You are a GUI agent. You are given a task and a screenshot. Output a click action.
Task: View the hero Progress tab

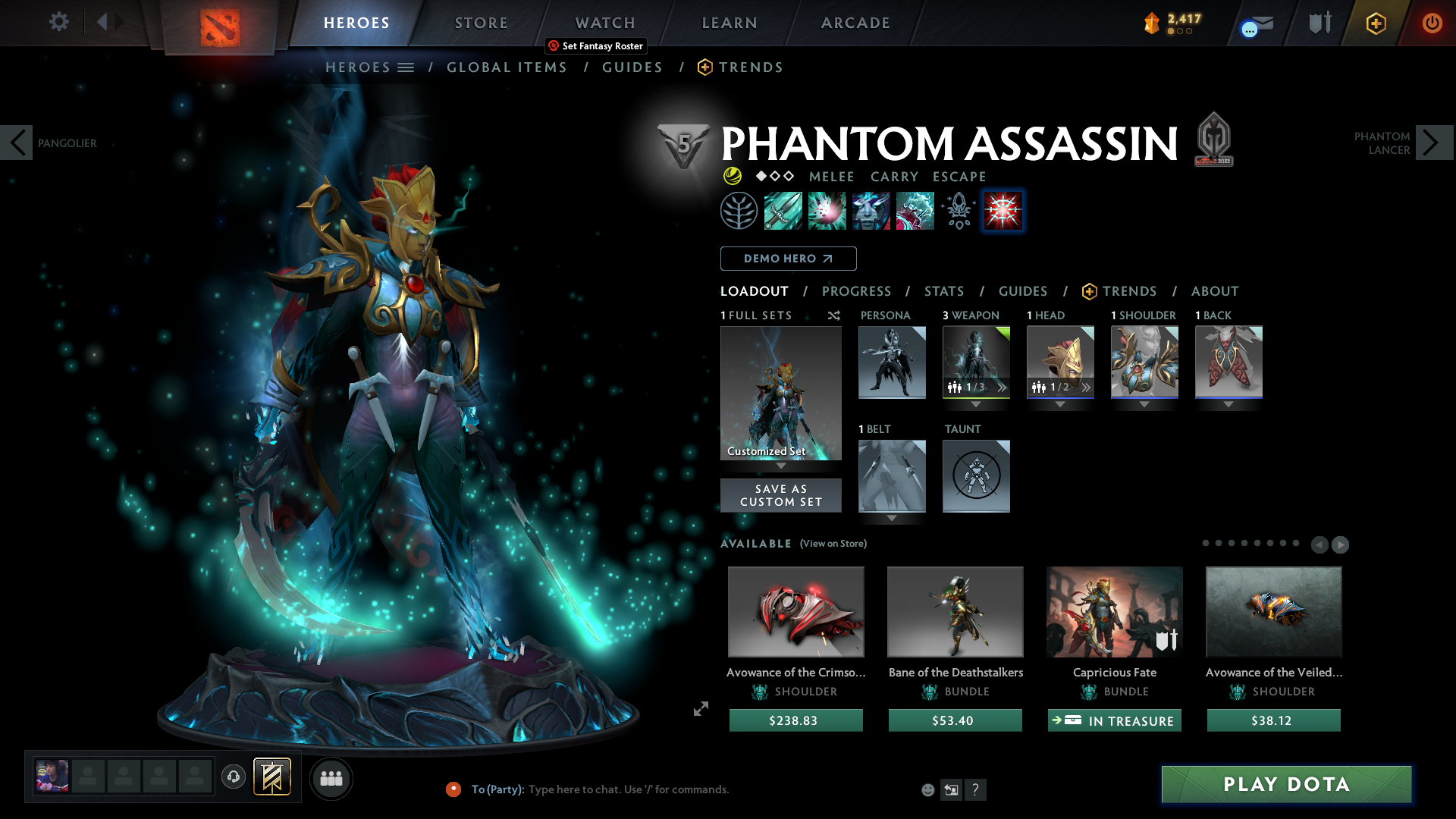pos(856,291)
